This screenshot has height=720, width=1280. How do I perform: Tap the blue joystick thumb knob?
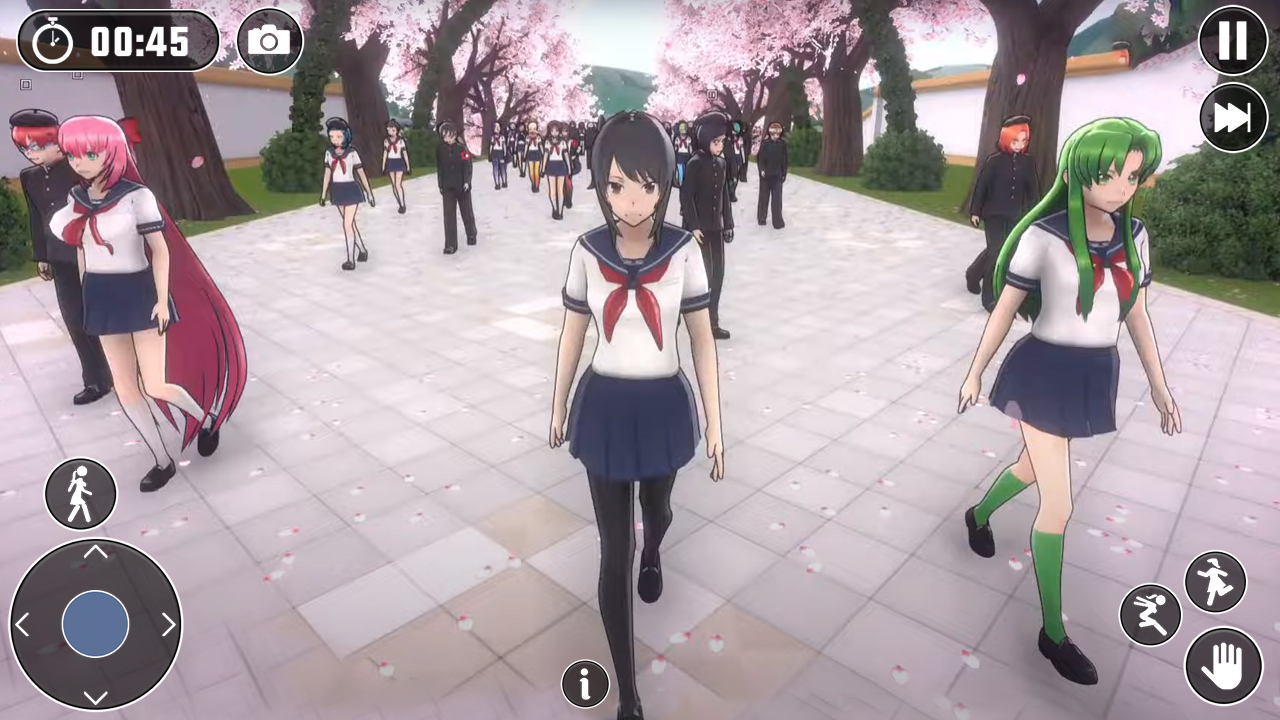click(x=97, y=623)
